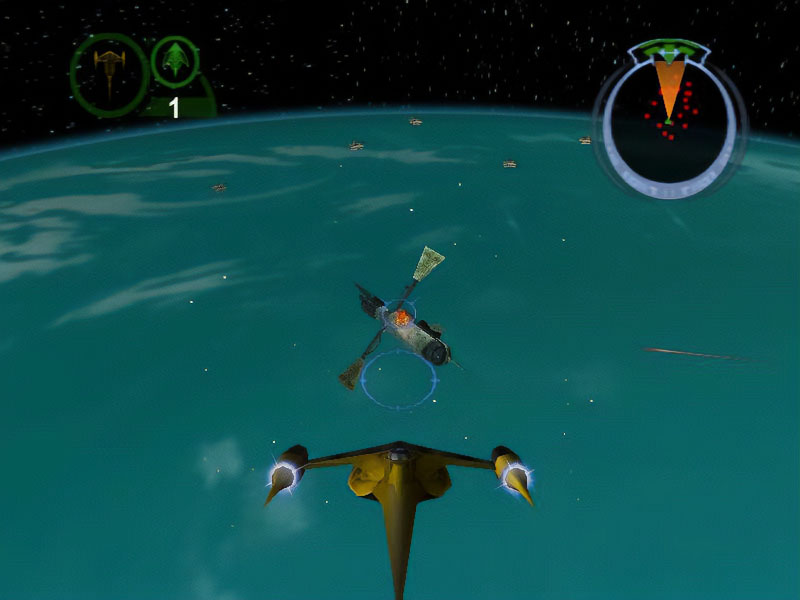This screenshot has width=800, height=600.
Task: Click the green wingman arrow icon
Action: [175, 62]
